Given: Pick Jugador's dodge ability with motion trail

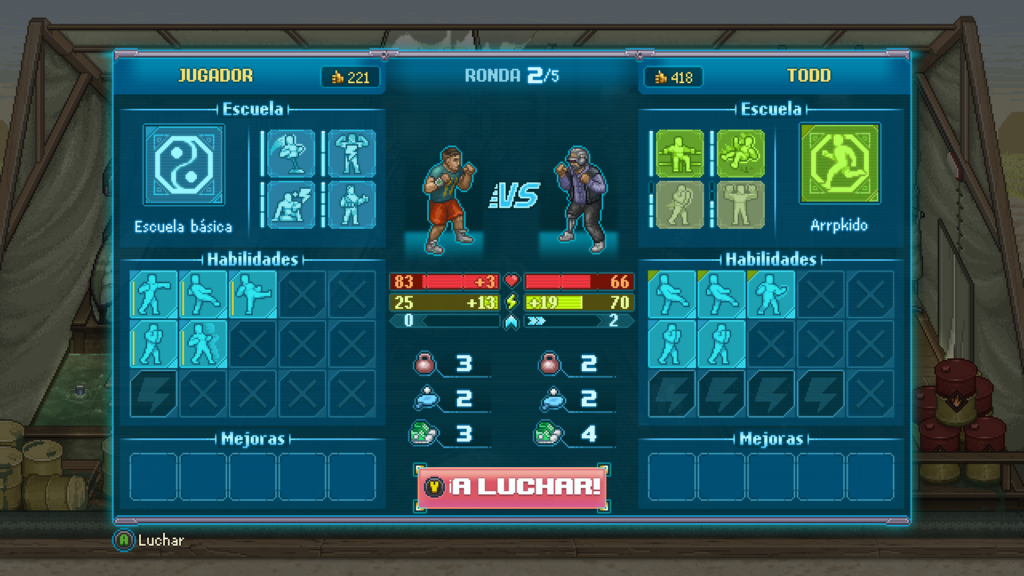Looking at the screenshot, I should pyautogui.click(x=204, y=344).
